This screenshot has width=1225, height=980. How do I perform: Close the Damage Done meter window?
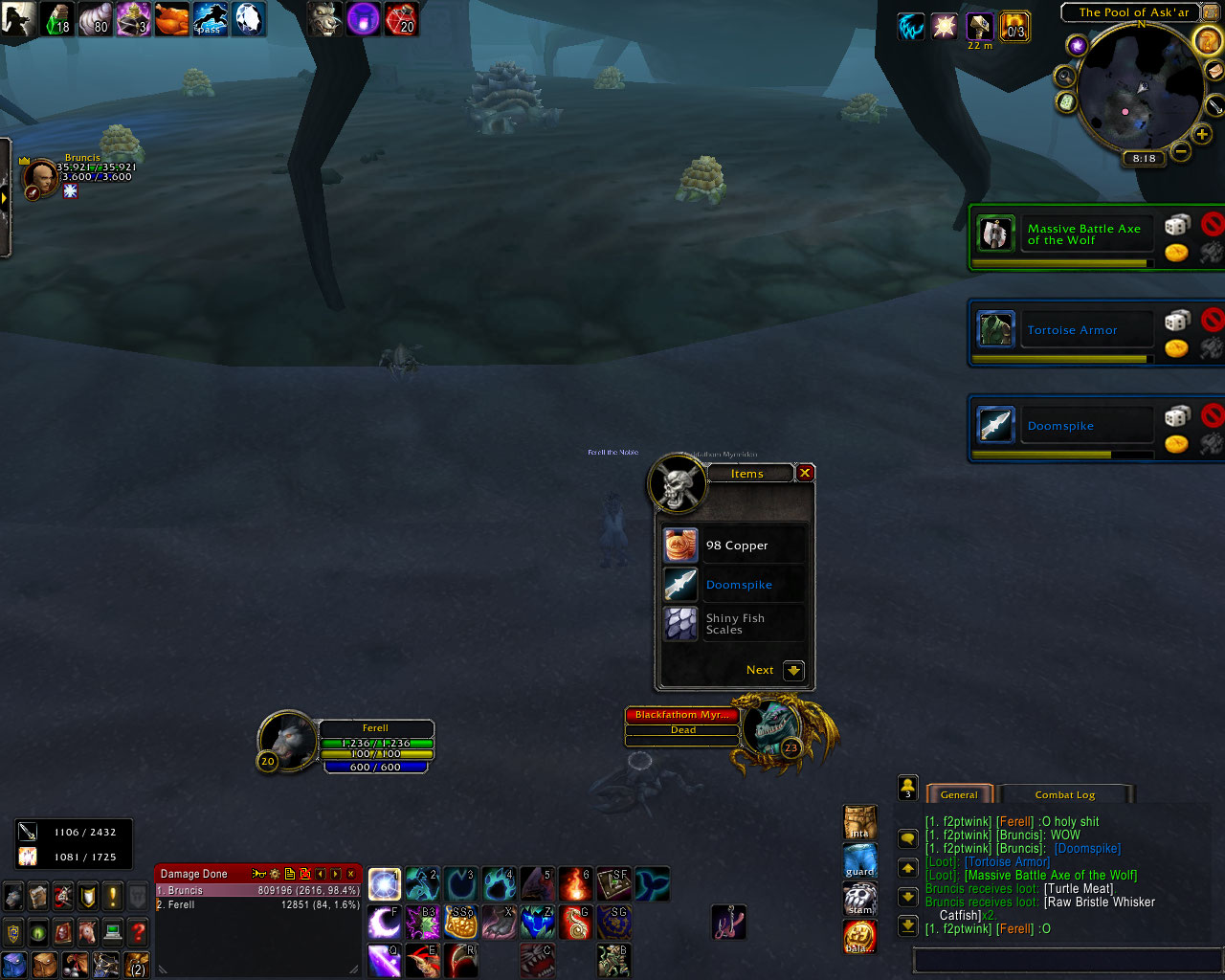(x=351, y=874)
